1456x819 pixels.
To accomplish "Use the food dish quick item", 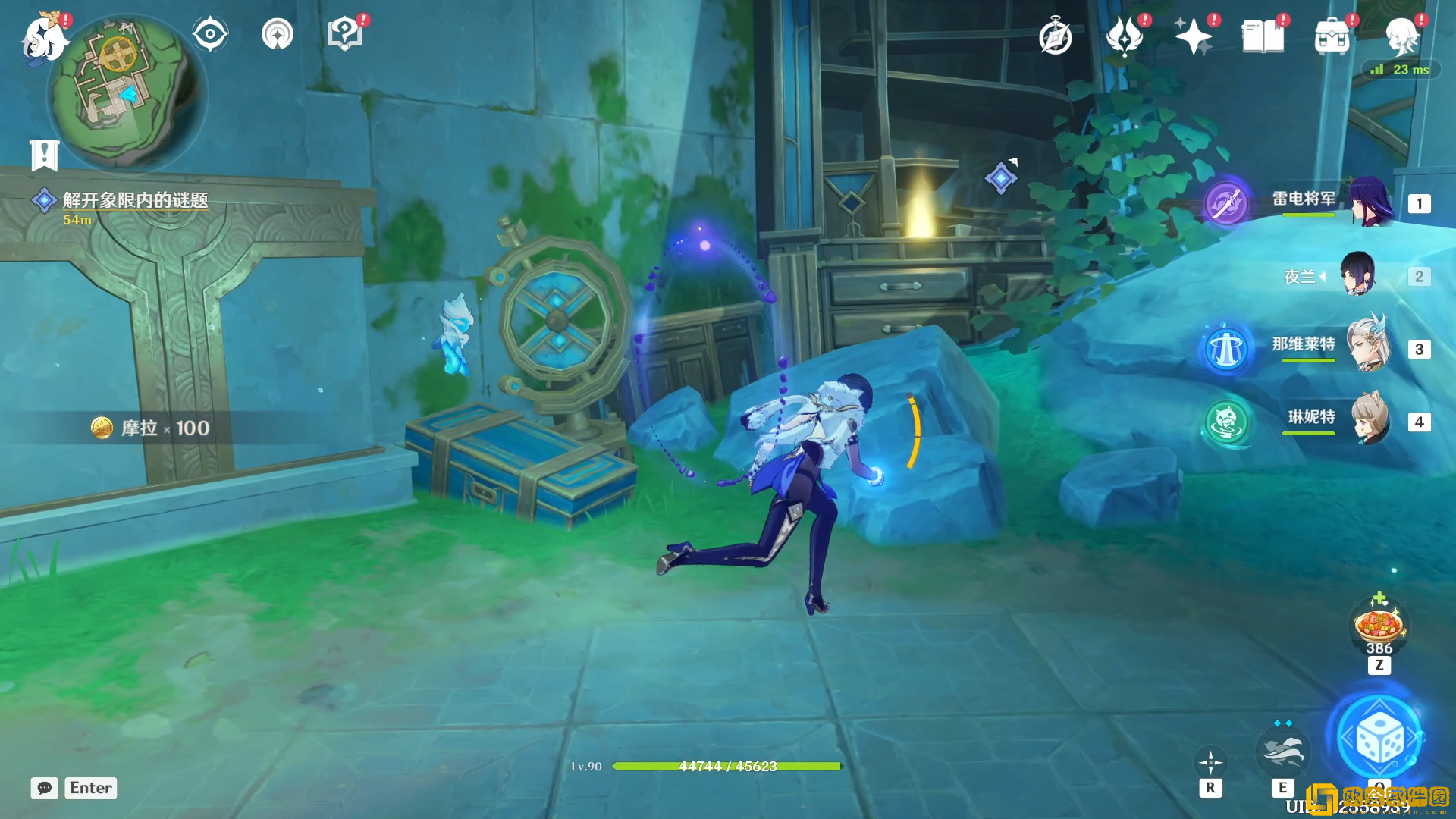I will [x=1379, y=626].
